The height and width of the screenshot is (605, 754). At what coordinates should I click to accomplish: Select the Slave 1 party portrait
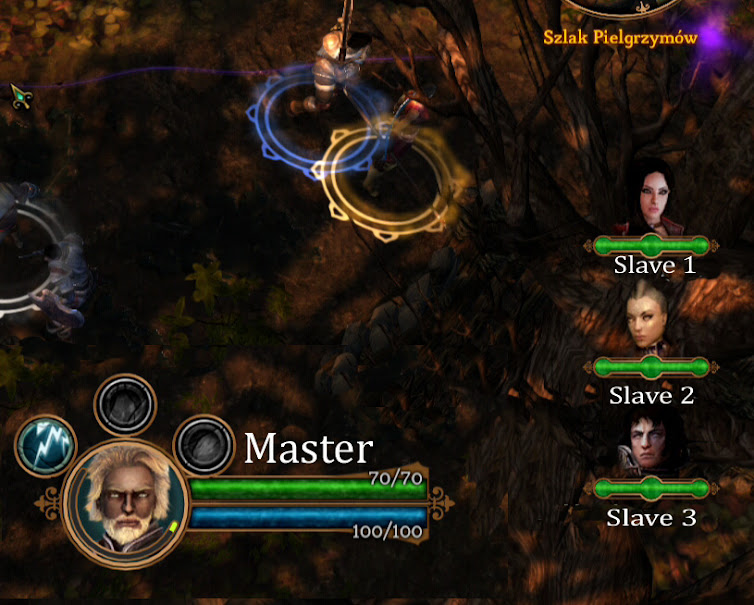[x=651, y=196]
